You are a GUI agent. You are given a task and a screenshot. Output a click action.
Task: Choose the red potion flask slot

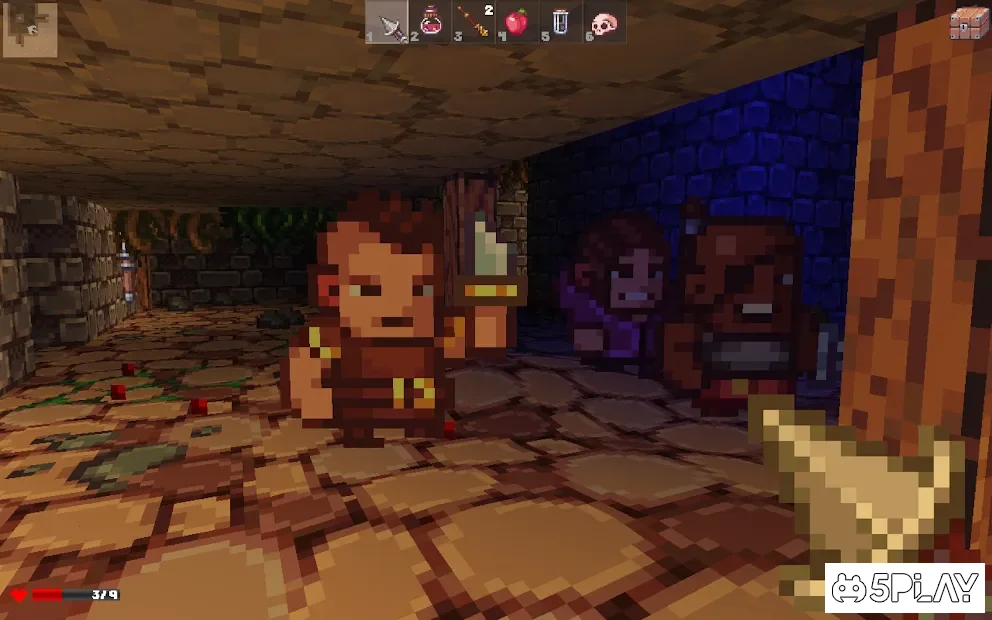[x=431, y=22]
